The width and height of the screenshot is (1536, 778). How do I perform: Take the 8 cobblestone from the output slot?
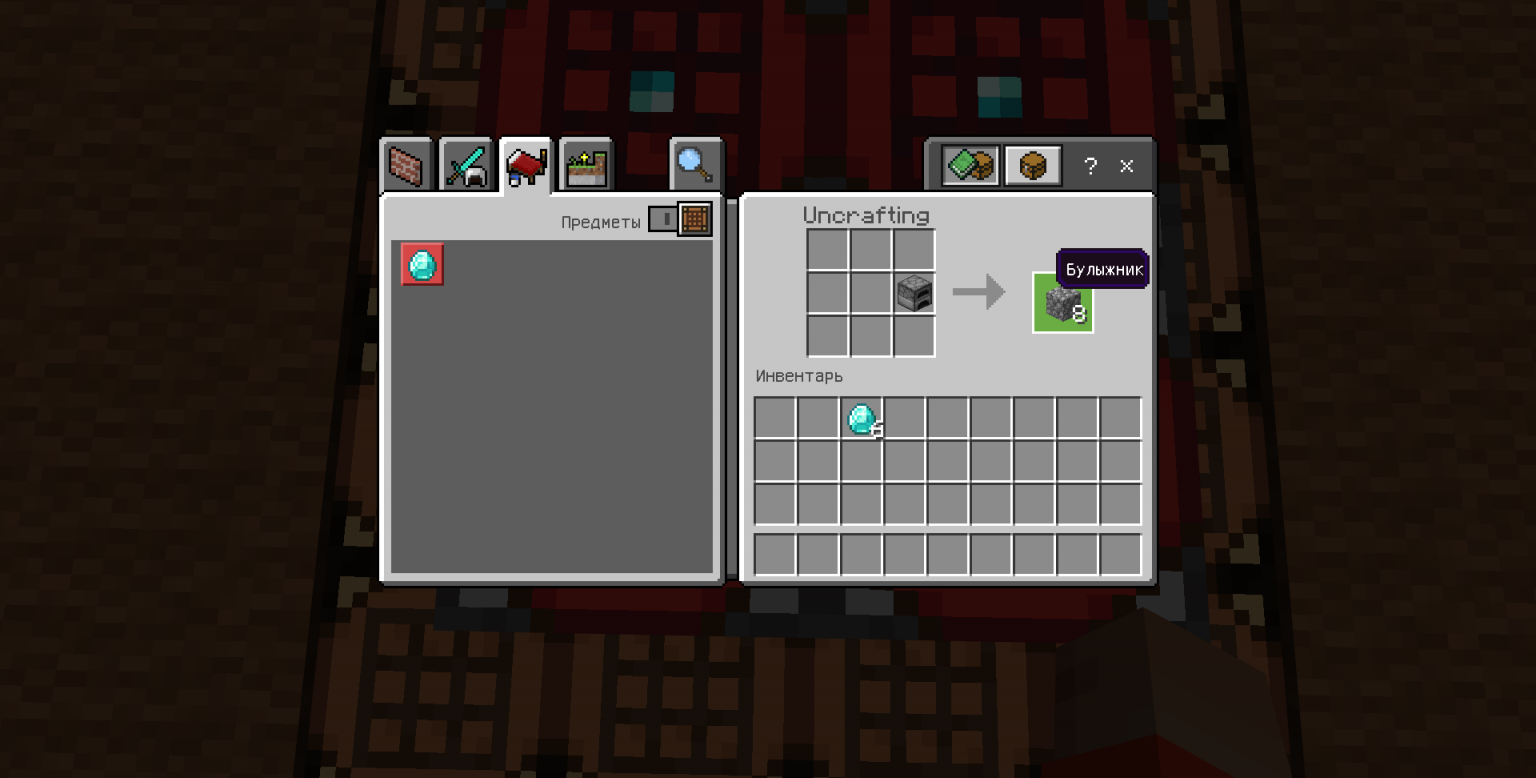1062,303
